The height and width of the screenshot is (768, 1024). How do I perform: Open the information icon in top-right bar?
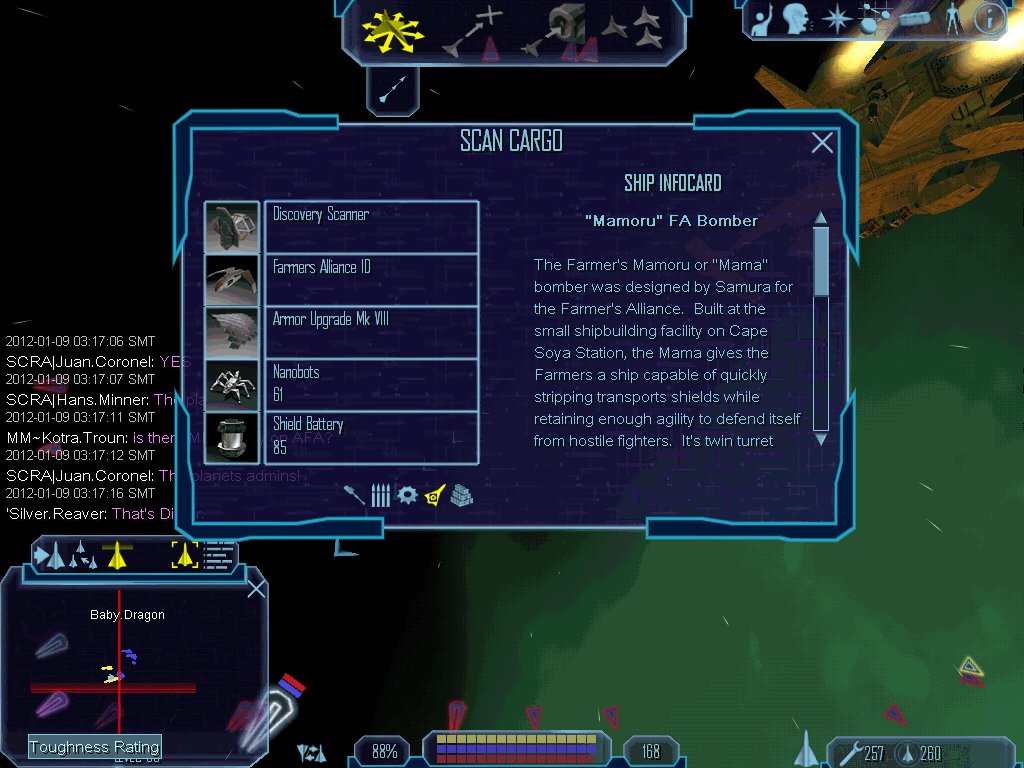point(989,19)
